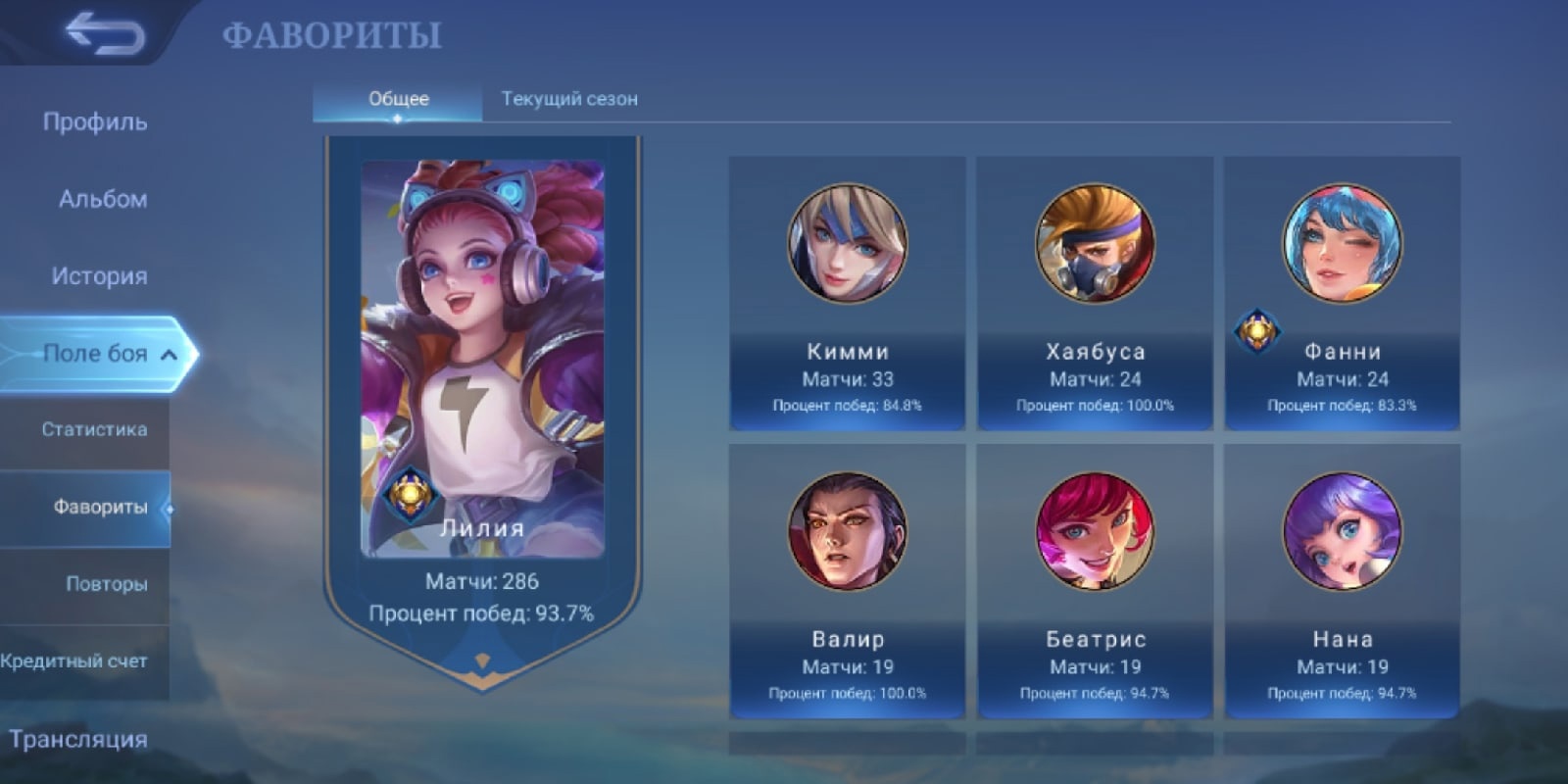Go to the Трансляция section
Viewport: 1568px width, 784px height.
[78, 739]
